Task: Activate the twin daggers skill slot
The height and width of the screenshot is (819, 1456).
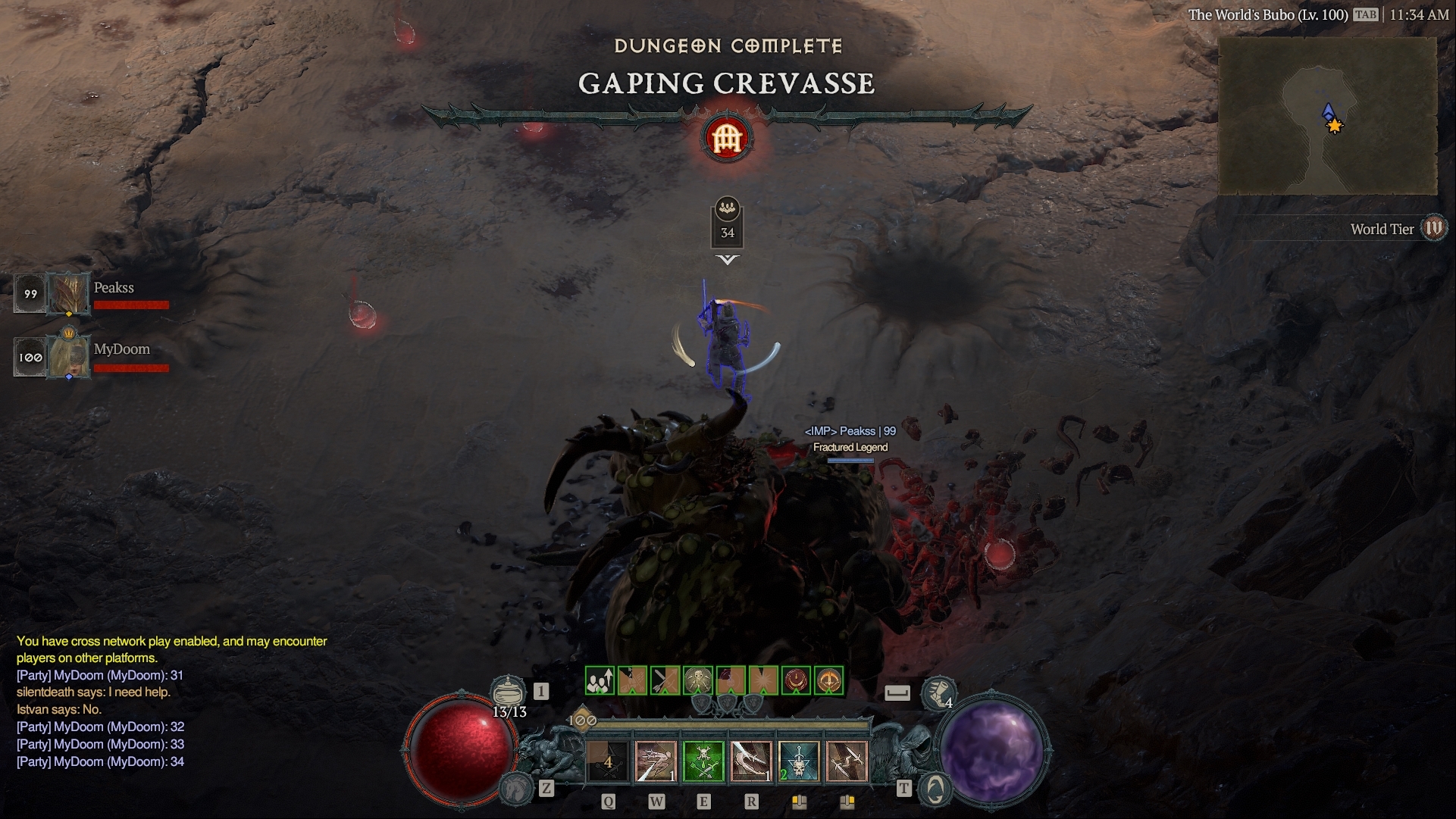Action: pos(847,761)
